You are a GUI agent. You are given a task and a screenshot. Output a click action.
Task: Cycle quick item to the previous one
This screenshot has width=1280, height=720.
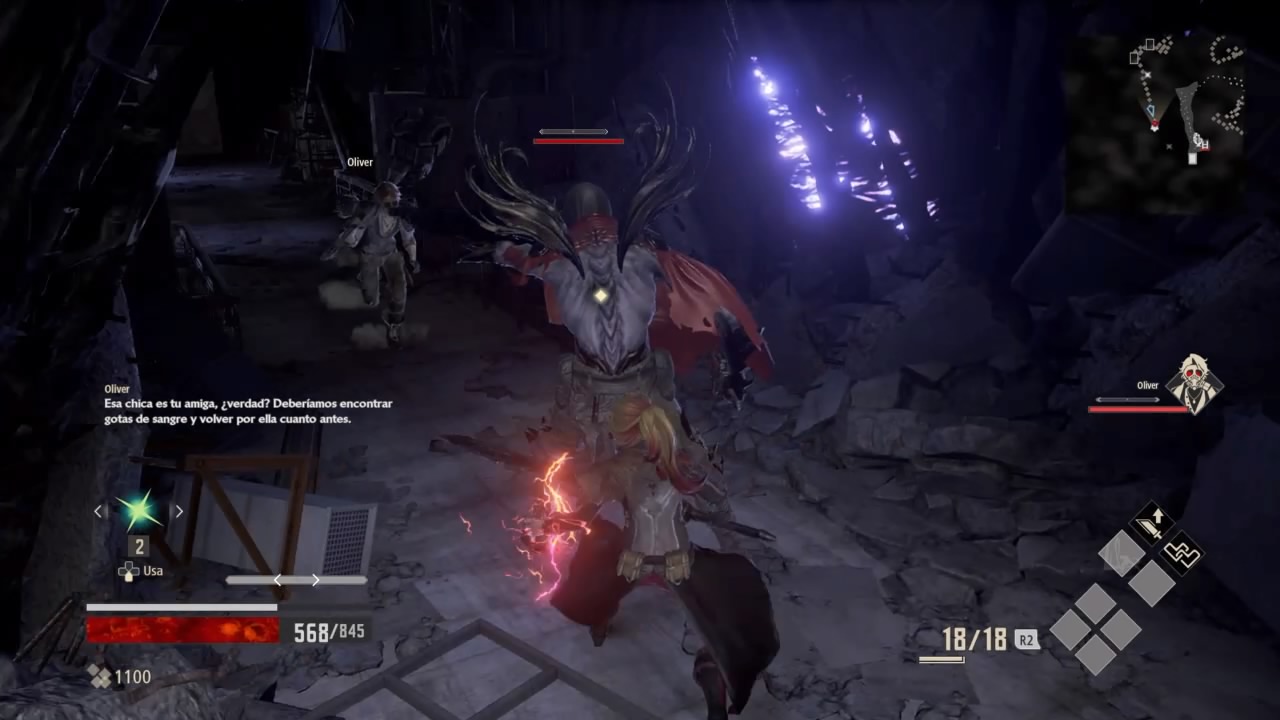[98, 511]
